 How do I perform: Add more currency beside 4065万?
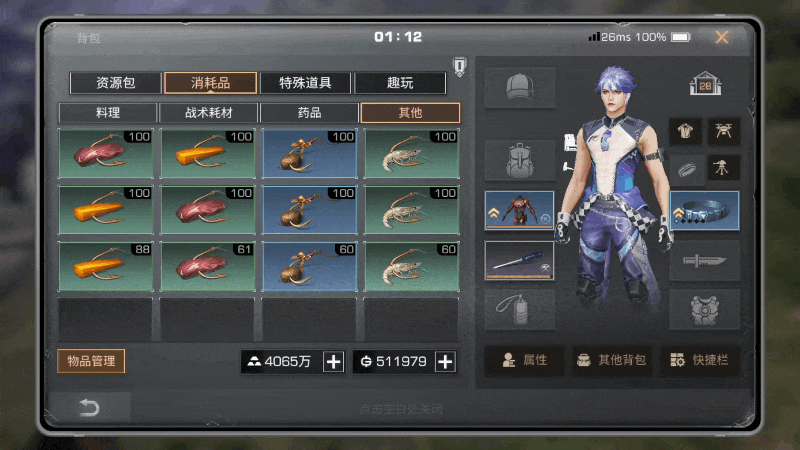point(334,362)
